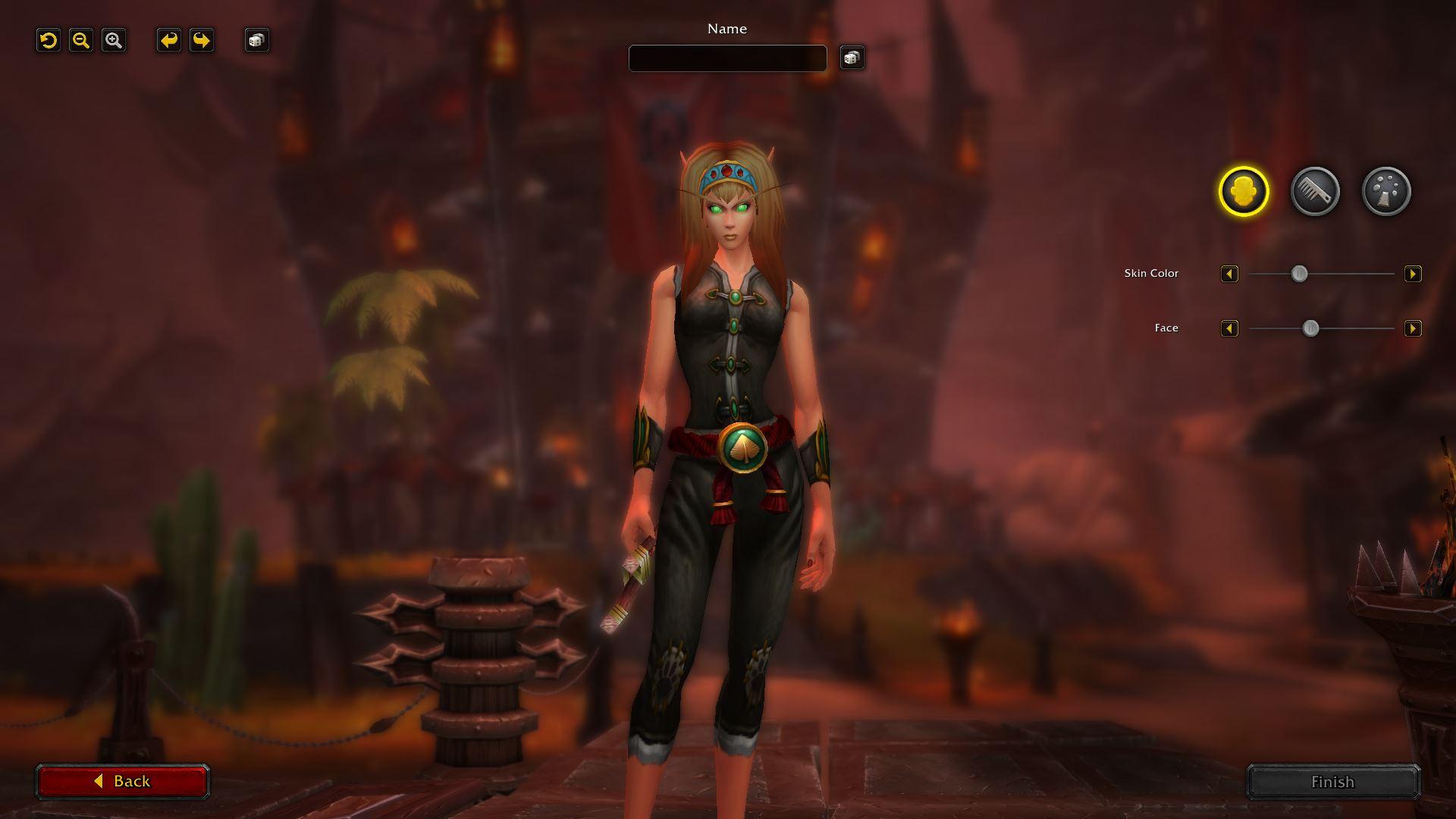Image resolution: width=1456 pixels, height=819 pixels.
Task: Go Back to the previous screen
Action: click(x=122, y=781)
